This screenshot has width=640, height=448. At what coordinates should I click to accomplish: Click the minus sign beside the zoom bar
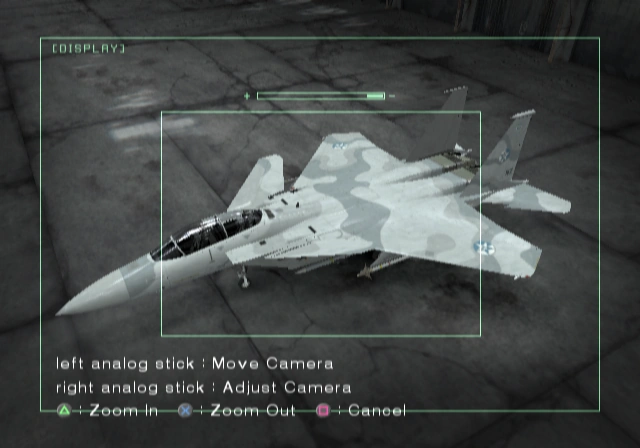click(x=393, y=96)
